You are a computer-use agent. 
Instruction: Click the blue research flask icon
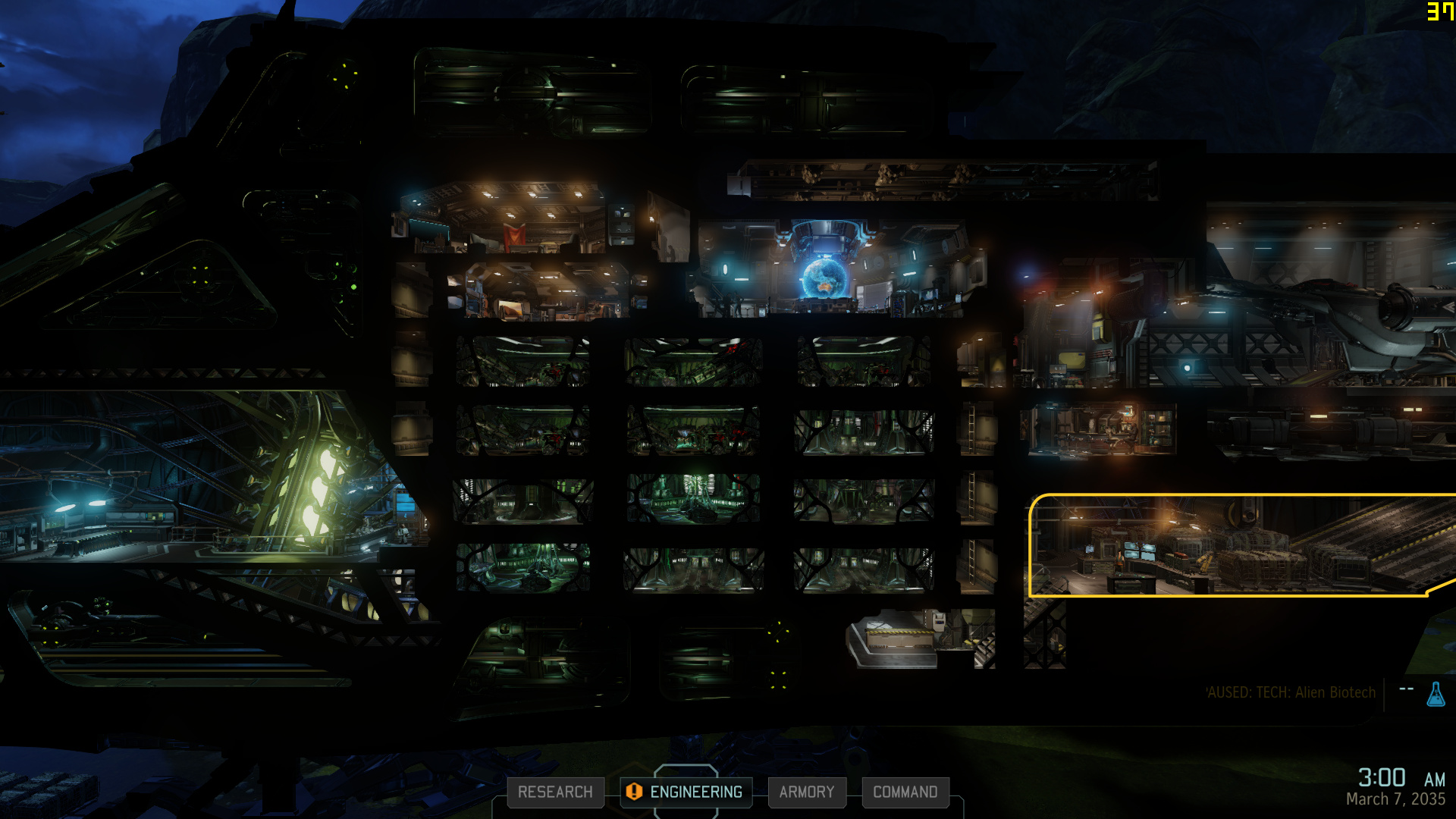pyautogui.click(x=1436, y=694)
